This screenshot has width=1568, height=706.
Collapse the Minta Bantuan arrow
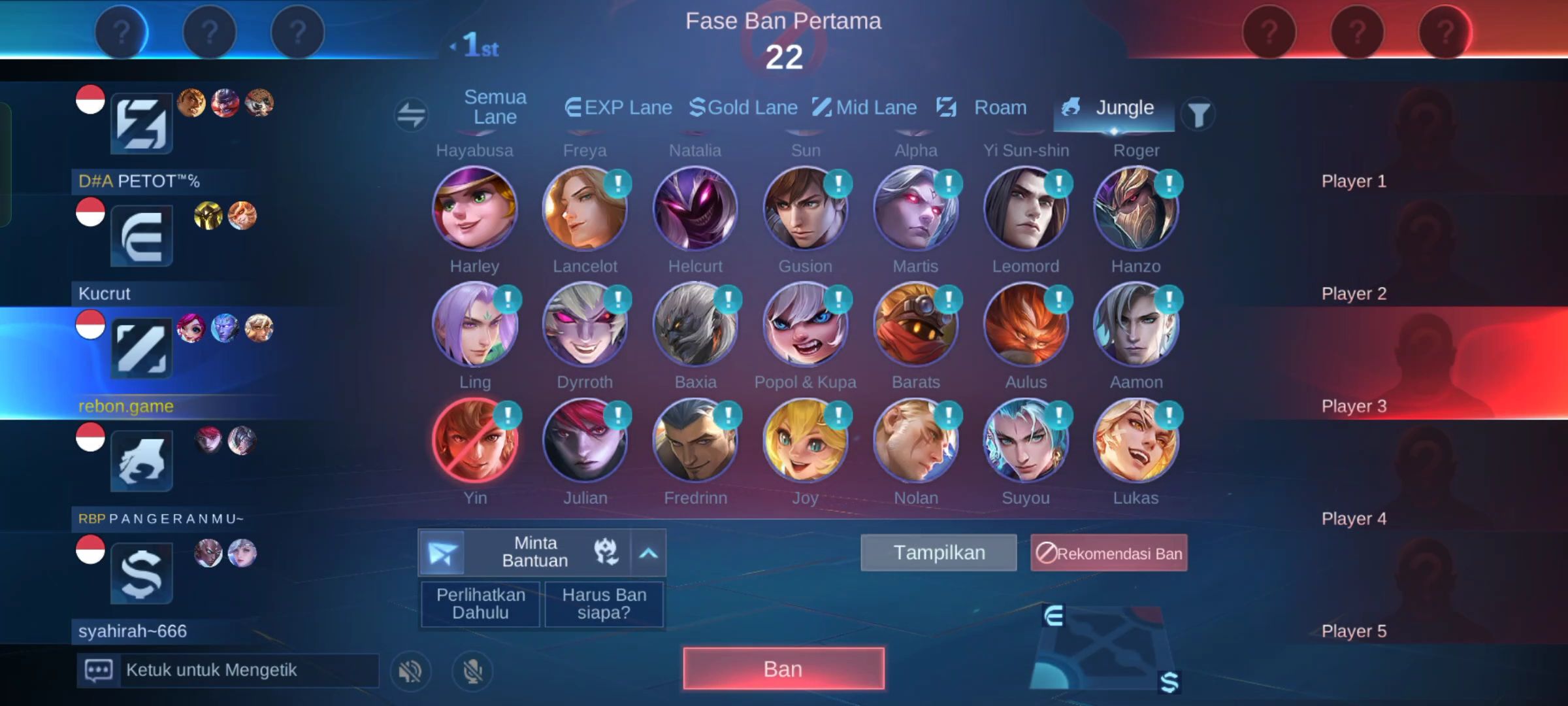(x=648, y=553)
